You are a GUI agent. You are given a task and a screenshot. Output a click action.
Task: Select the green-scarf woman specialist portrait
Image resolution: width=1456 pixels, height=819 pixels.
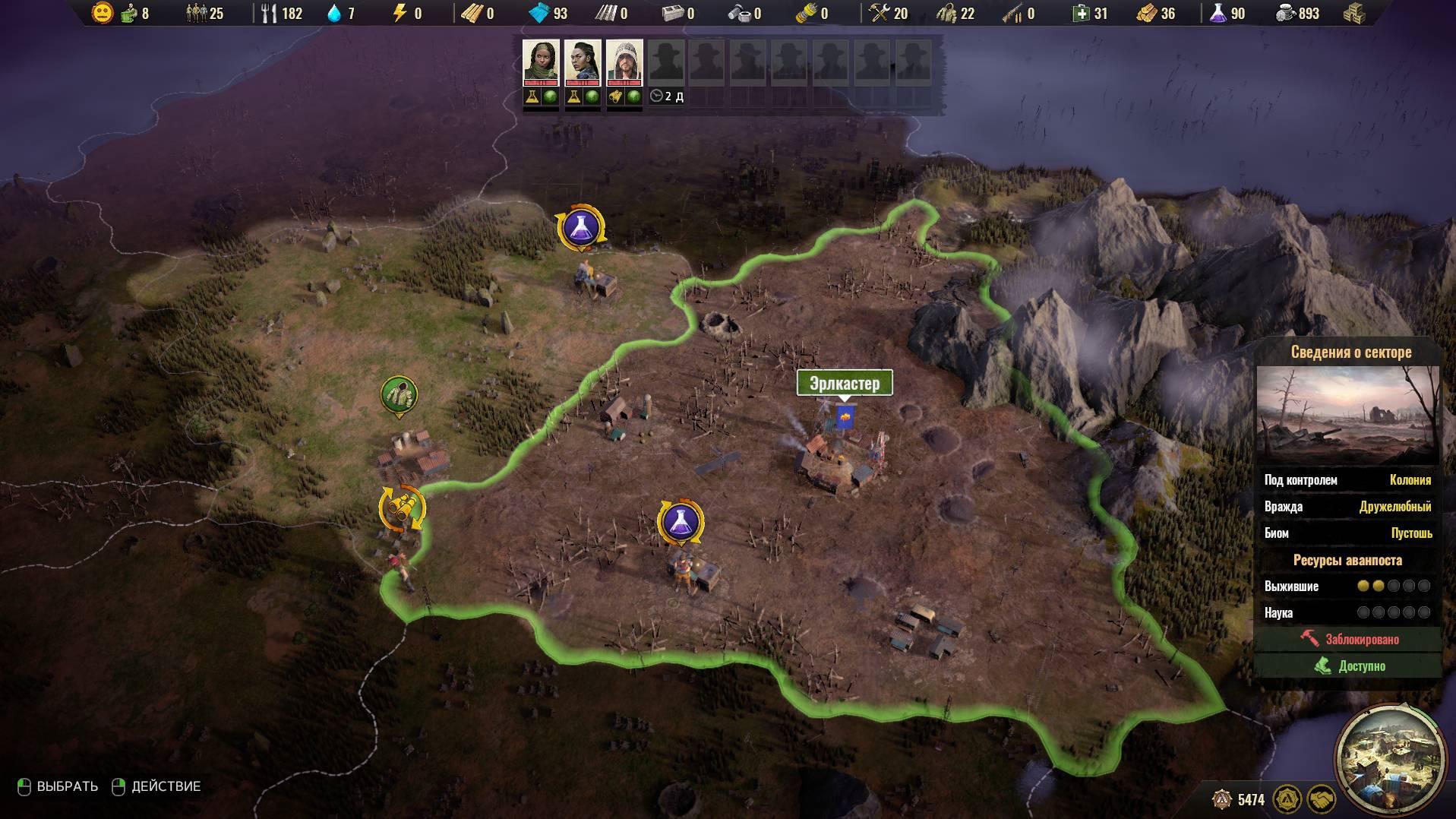[x=541, y=62]
